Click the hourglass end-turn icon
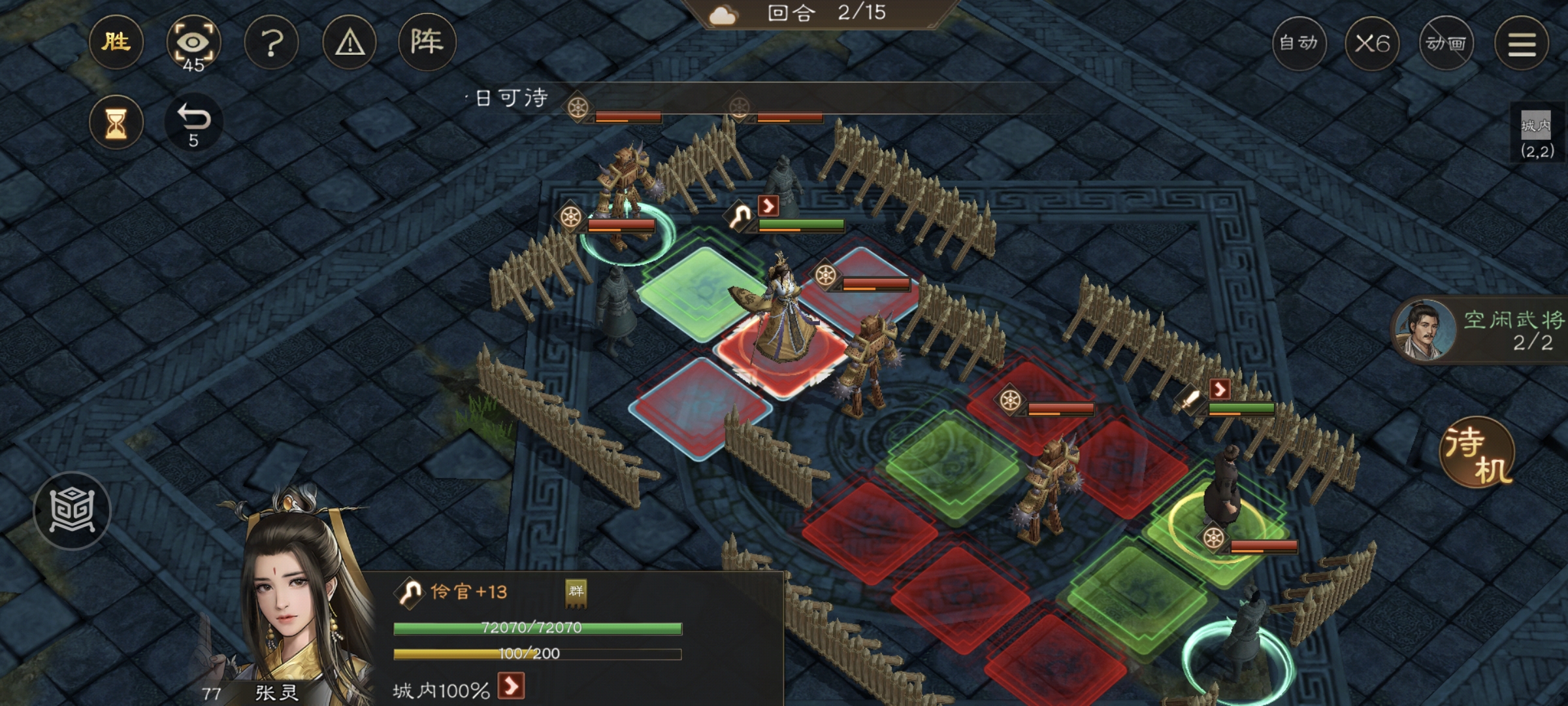1568x706 pixels. [x=116, y=122]
